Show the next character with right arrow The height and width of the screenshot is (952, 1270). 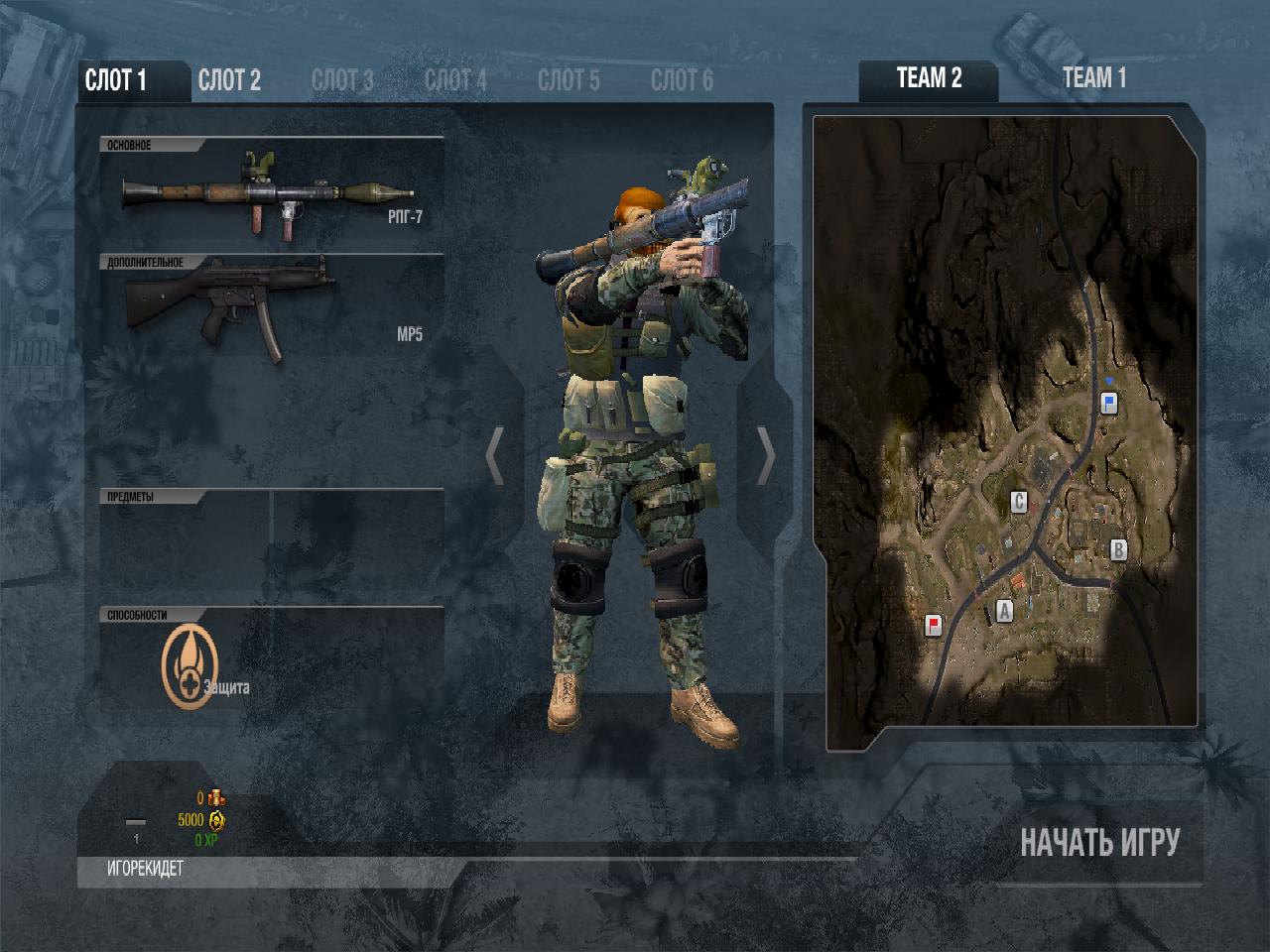[766, 456]
